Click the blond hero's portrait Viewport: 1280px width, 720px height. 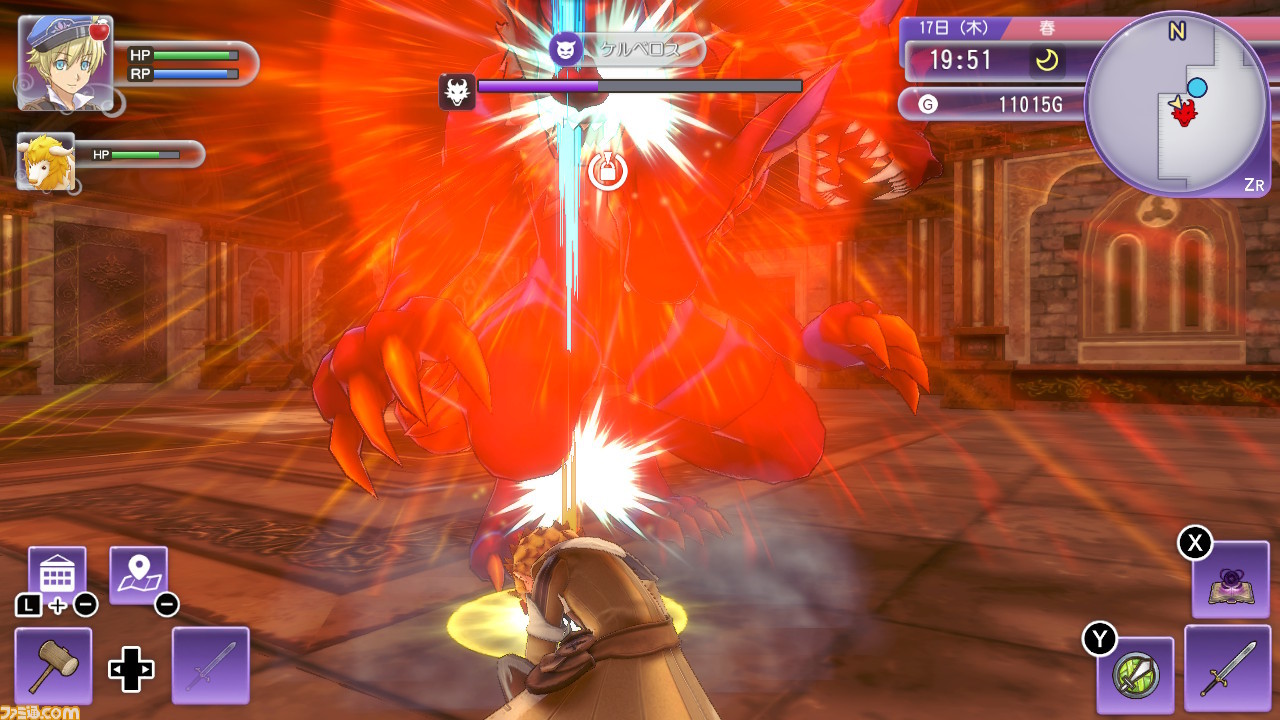click(x=65, y=62)
